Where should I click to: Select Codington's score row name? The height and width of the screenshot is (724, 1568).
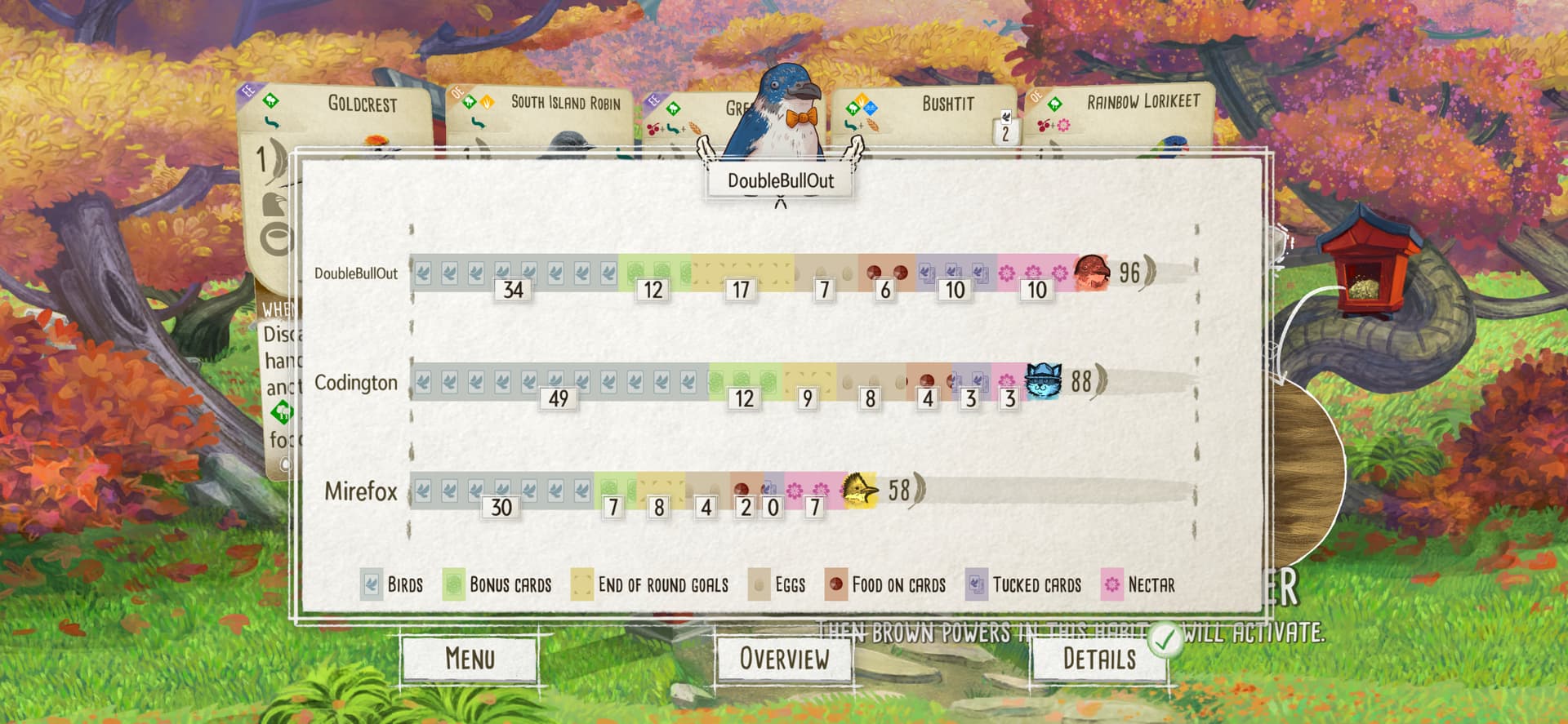pyautogui.click(x=356, y=383)
